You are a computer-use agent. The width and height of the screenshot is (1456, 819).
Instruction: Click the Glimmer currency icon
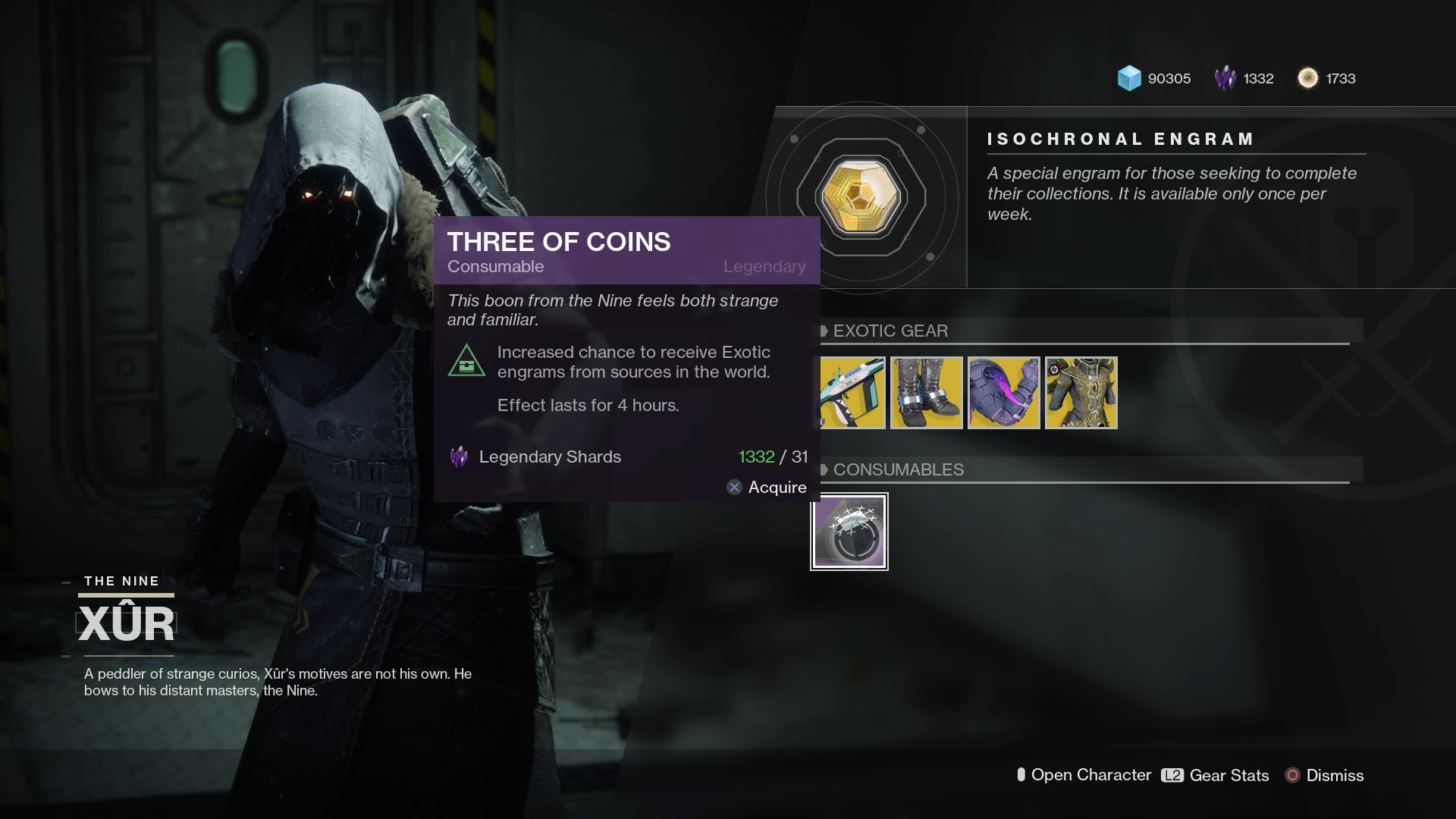point(1128,78)
